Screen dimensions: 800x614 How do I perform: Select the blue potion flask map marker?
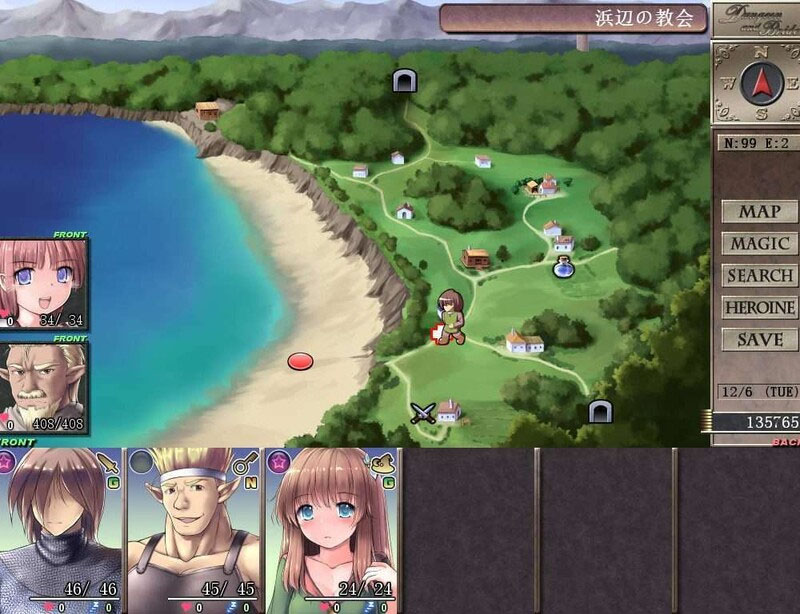point(564,267)
